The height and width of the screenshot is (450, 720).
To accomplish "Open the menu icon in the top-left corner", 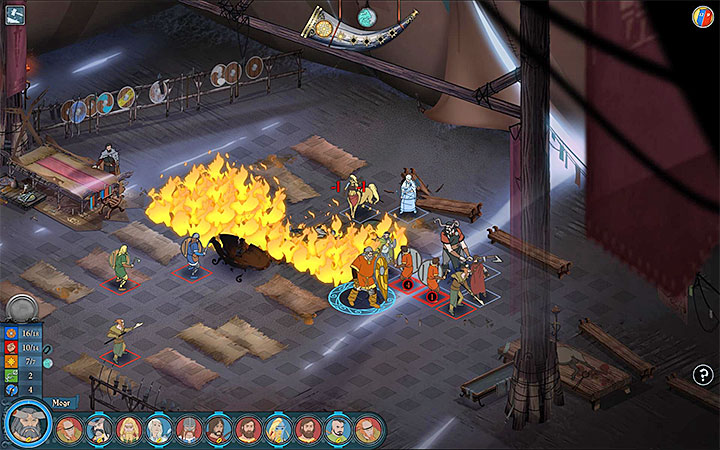I will 15,14.
